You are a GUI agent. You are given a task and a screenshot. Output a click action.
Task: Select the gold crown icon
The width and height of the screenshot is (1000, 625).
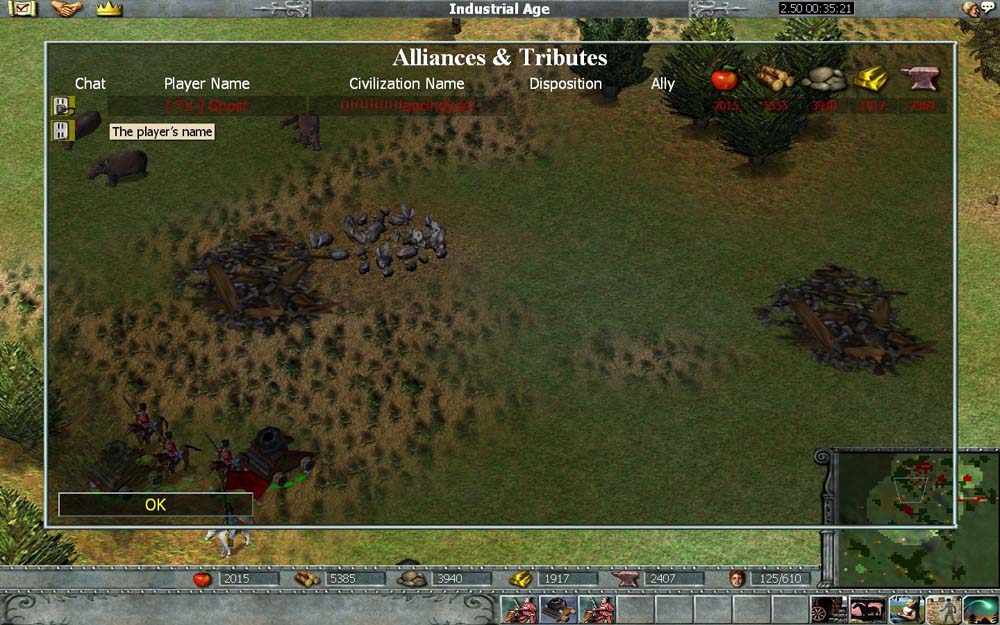(109, 9)
